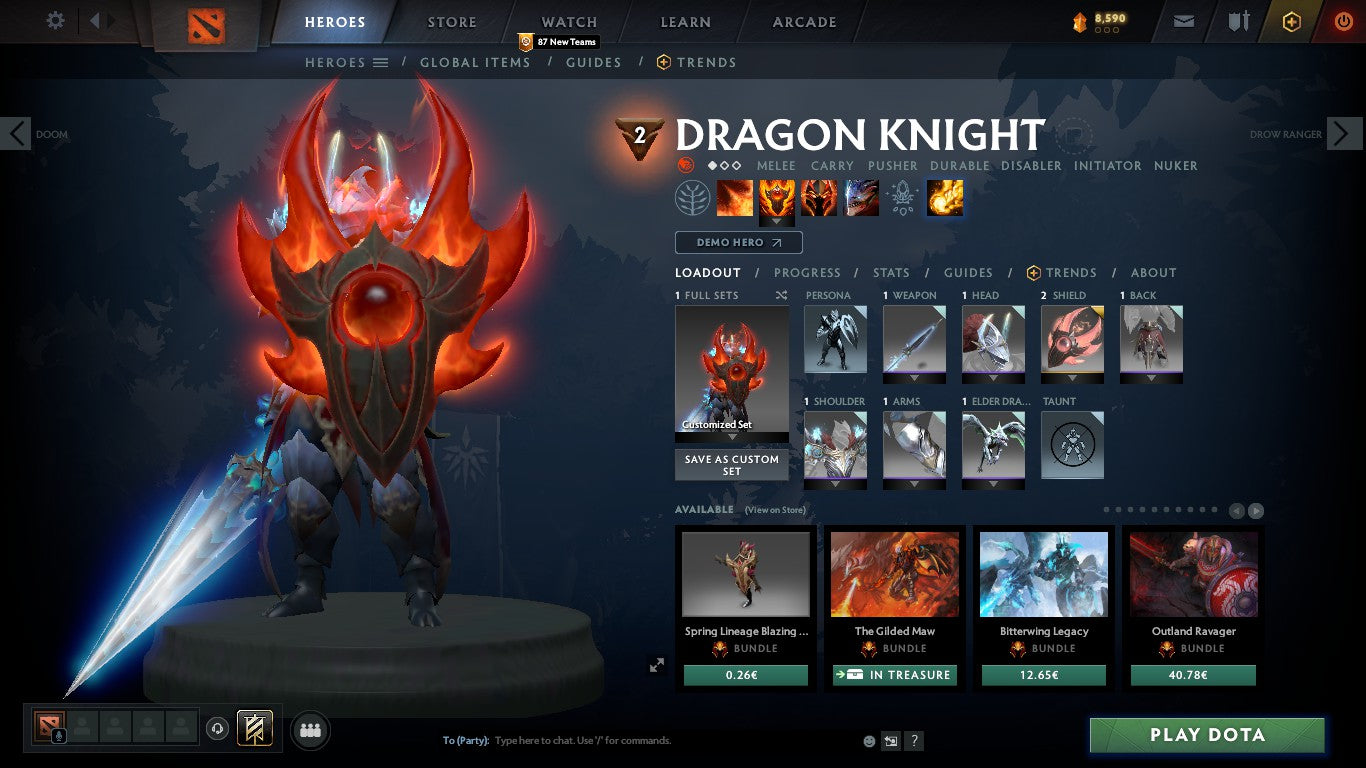1366x768 pixels.
Task: Click the Aghanim's Scepter upgrade icon
Action: coord(903,197)
